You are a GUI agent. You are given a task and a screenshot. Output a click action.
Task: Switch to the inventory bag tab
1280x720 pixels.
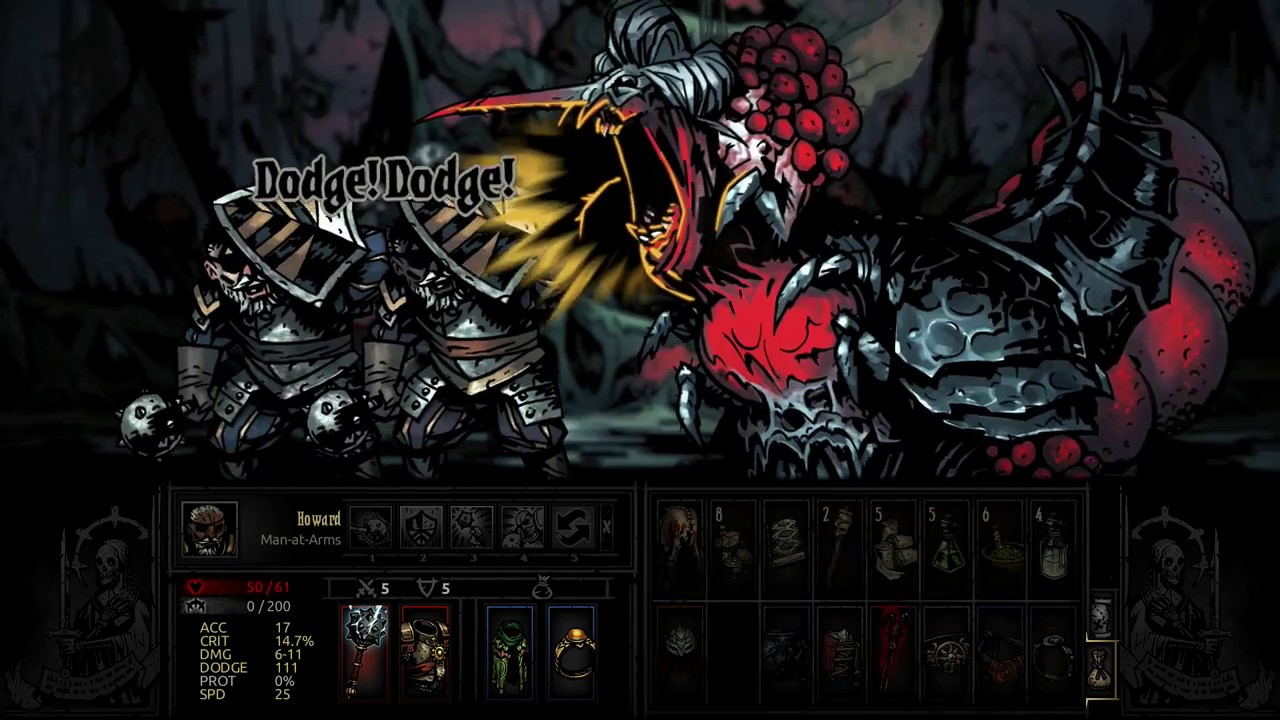coord(1100,666)
